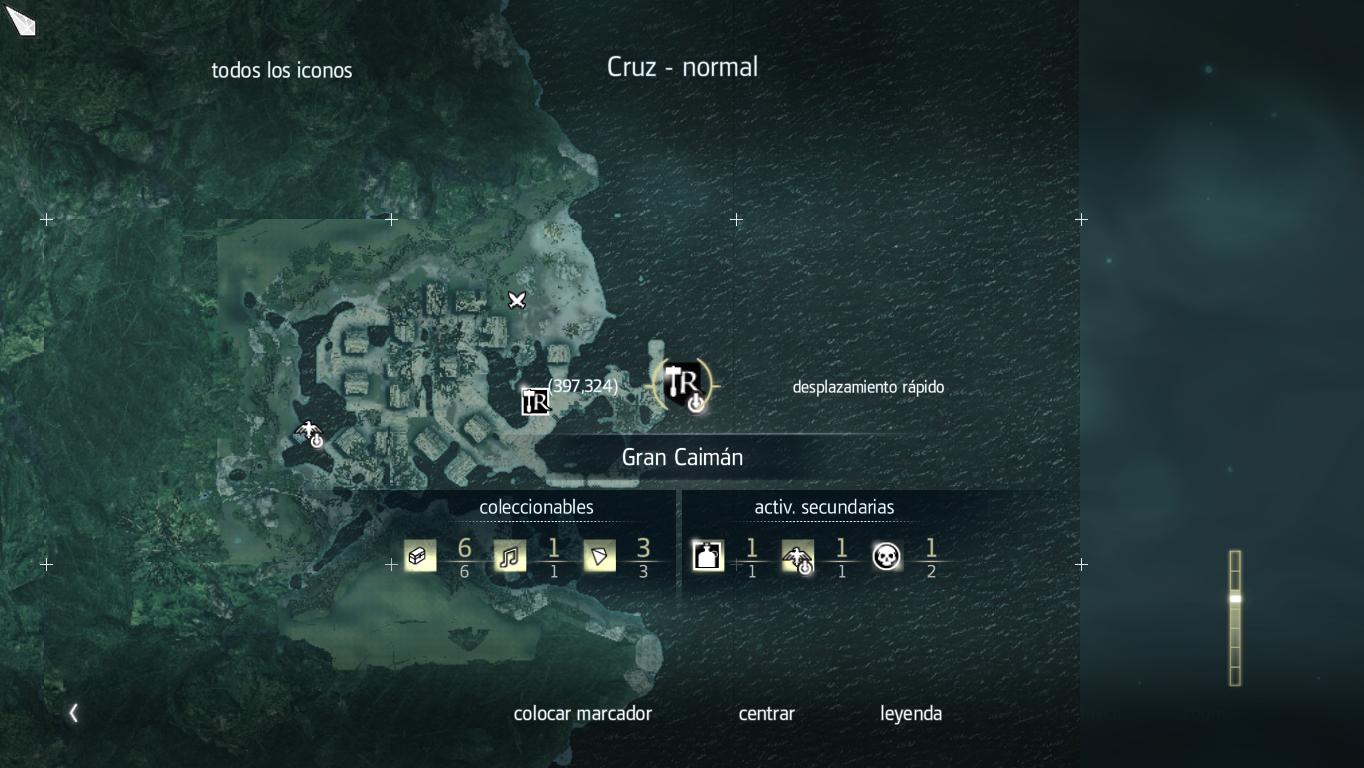Adjust the map zoom slider handle

point(1235,599)
